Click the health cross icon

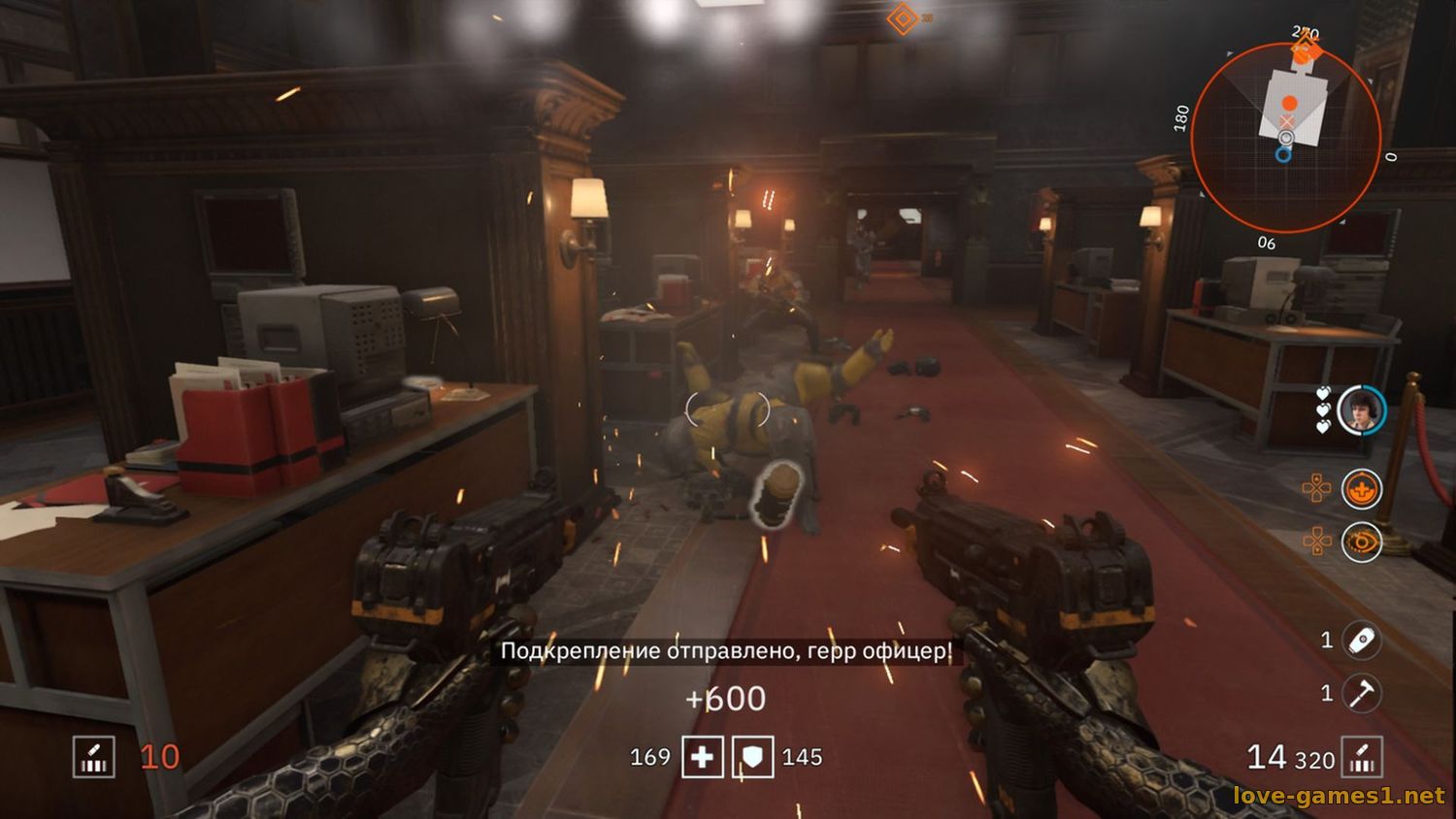click(702, 757)
